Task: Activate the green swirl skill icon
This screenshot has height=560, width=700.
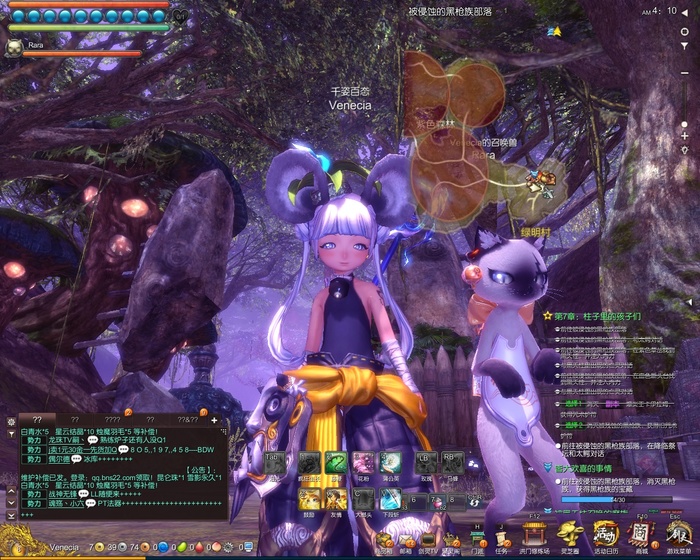Action: [336, 464]
